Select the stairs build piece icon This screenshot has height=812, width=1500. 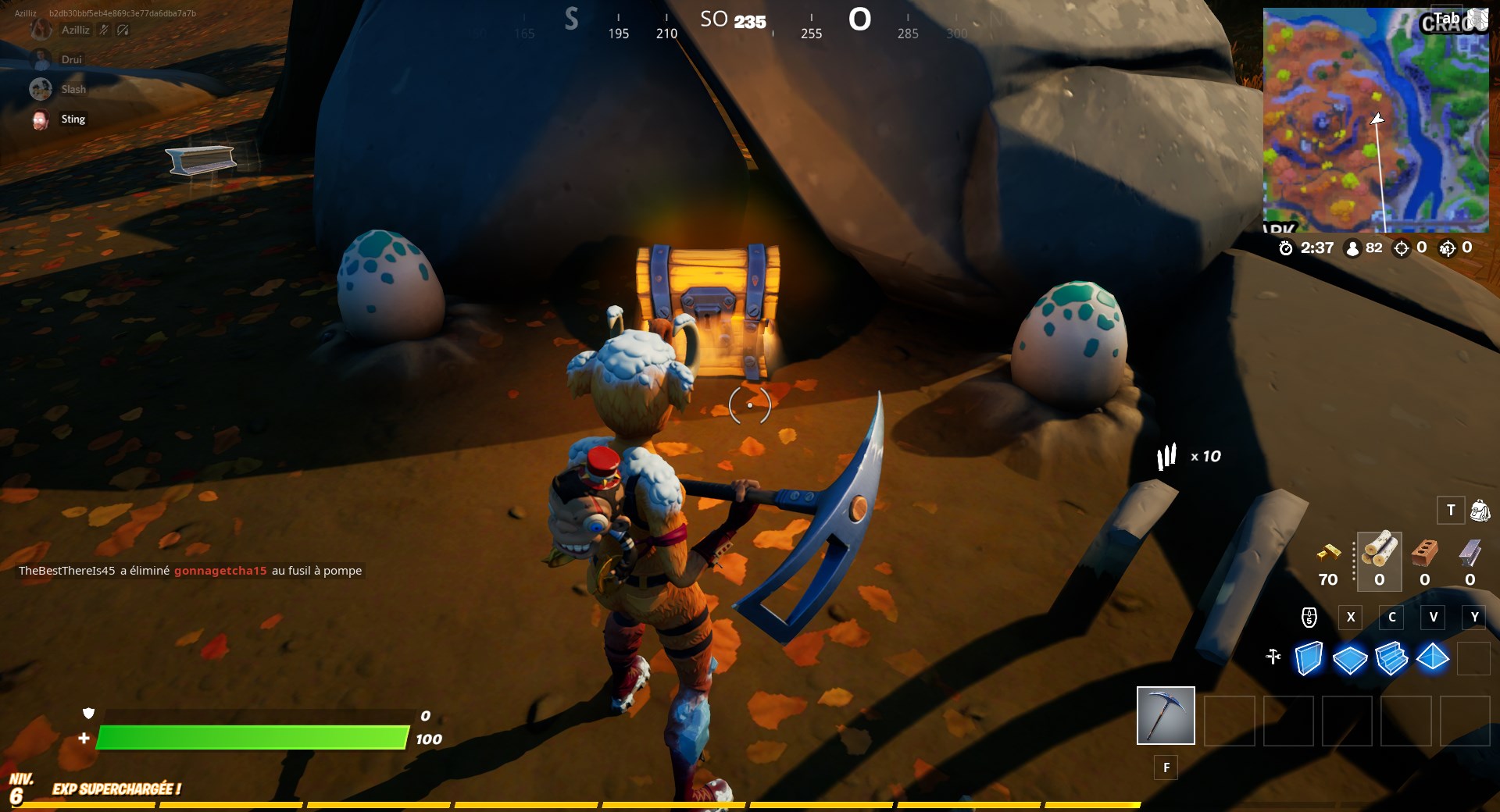pos(1391,658)
